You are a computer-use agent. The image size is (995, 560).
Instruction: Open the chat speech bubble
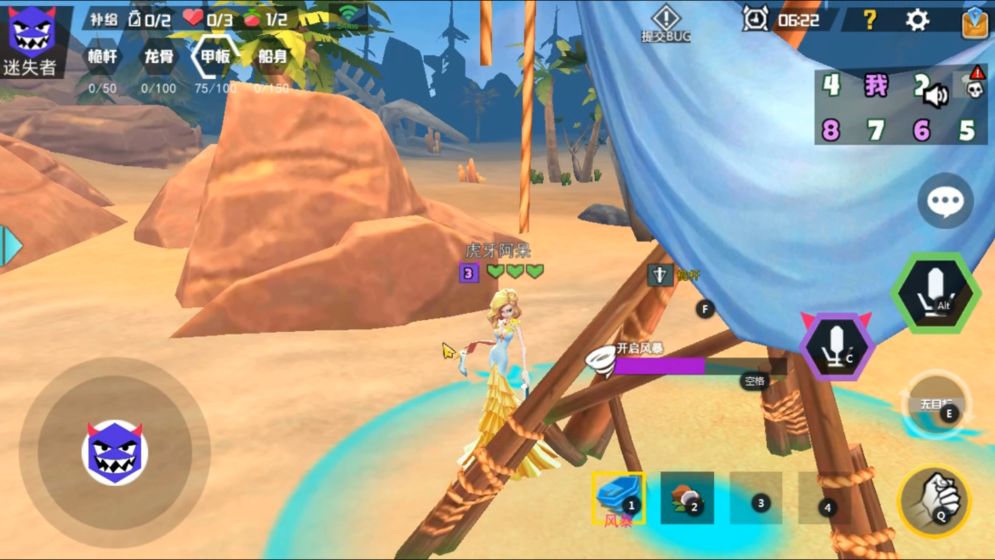tap(945, 202)
